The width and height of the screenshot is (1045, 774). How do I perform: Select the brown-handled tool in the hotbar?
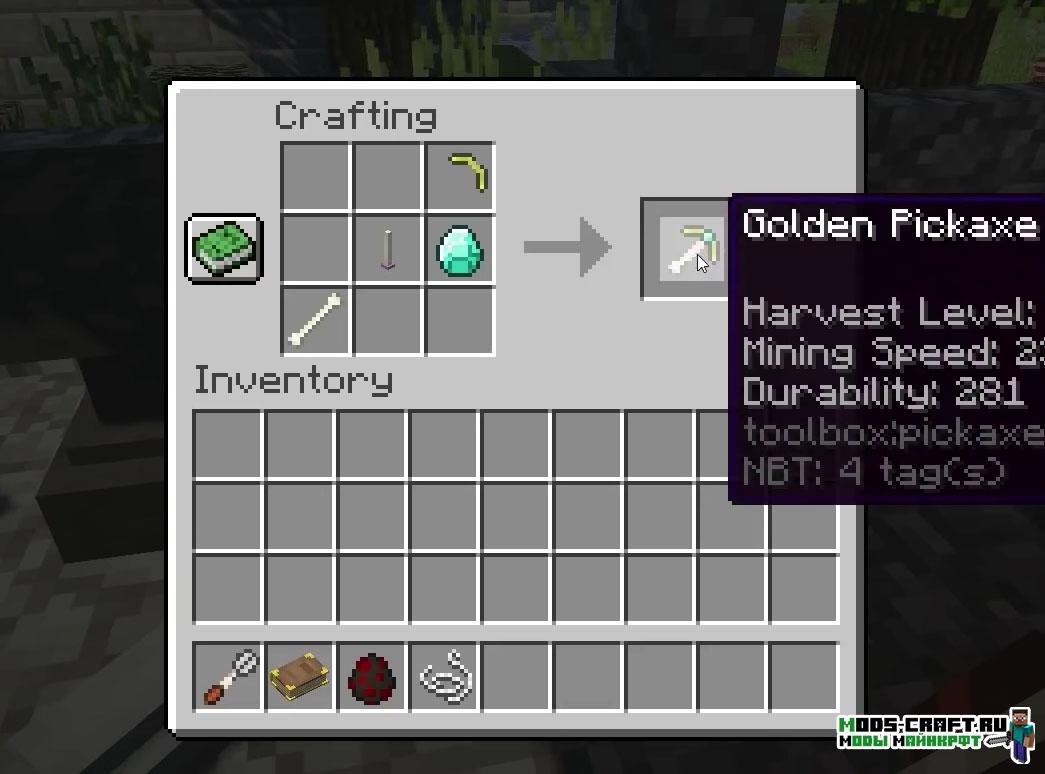click(229, 677)
